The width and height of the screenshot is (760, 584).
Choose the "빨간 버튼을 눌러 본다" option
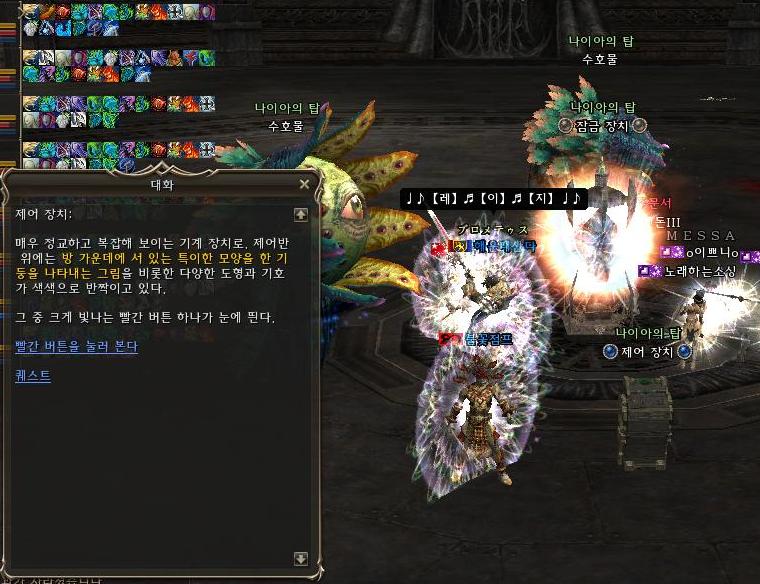76,346
